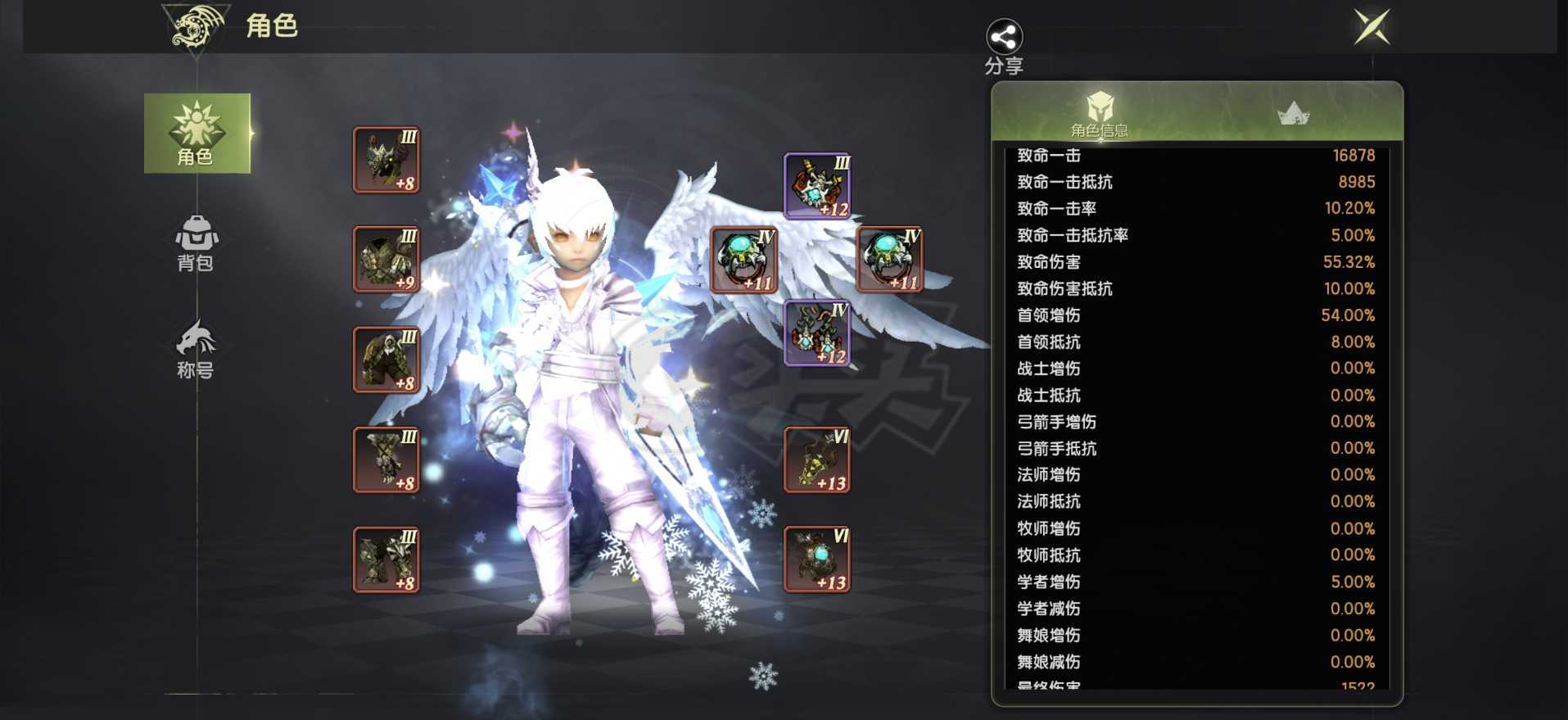Screen dimensions: 1568x720
Task: Inspect the left +11 ring slot
Action: [743, 260]
